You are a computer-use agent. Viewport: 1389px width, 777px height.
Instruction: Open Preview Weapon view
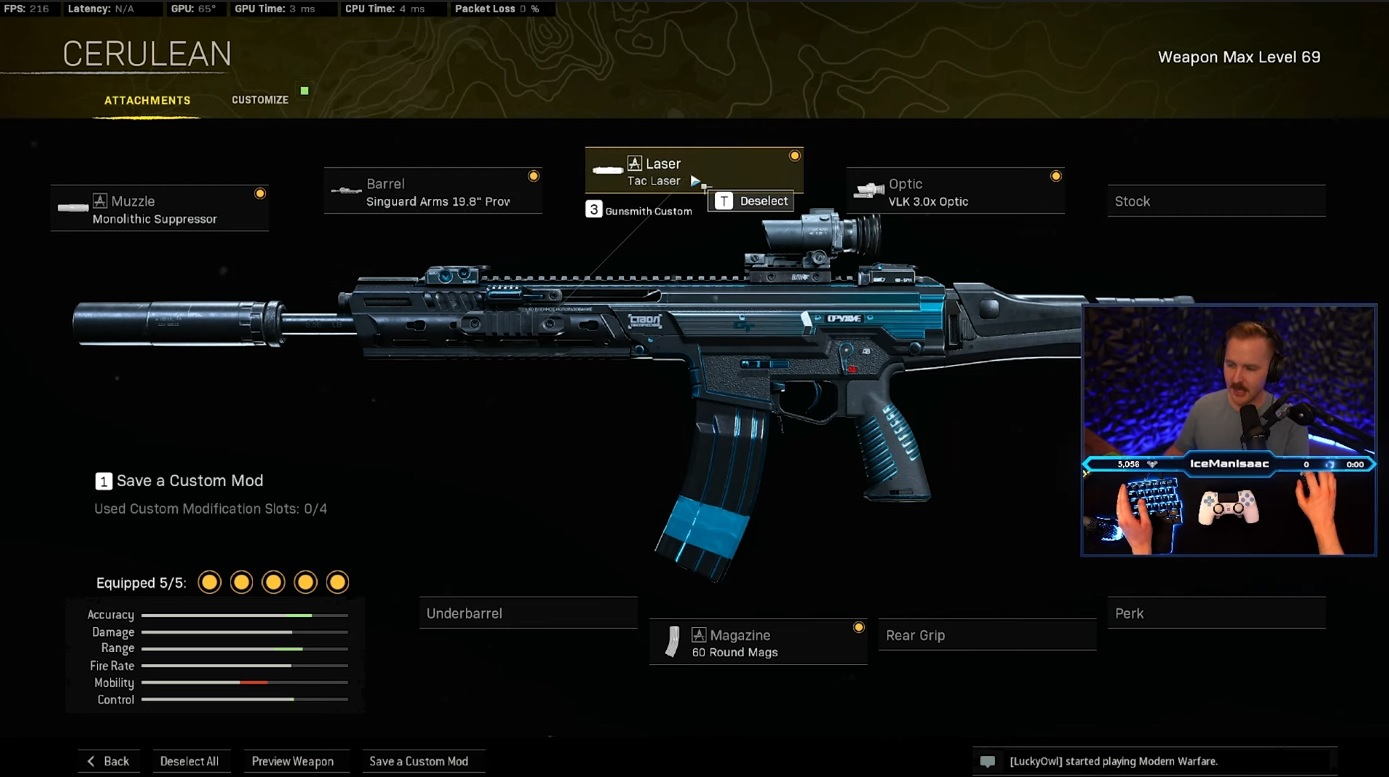pyautogui.click(x=293, y=761)
